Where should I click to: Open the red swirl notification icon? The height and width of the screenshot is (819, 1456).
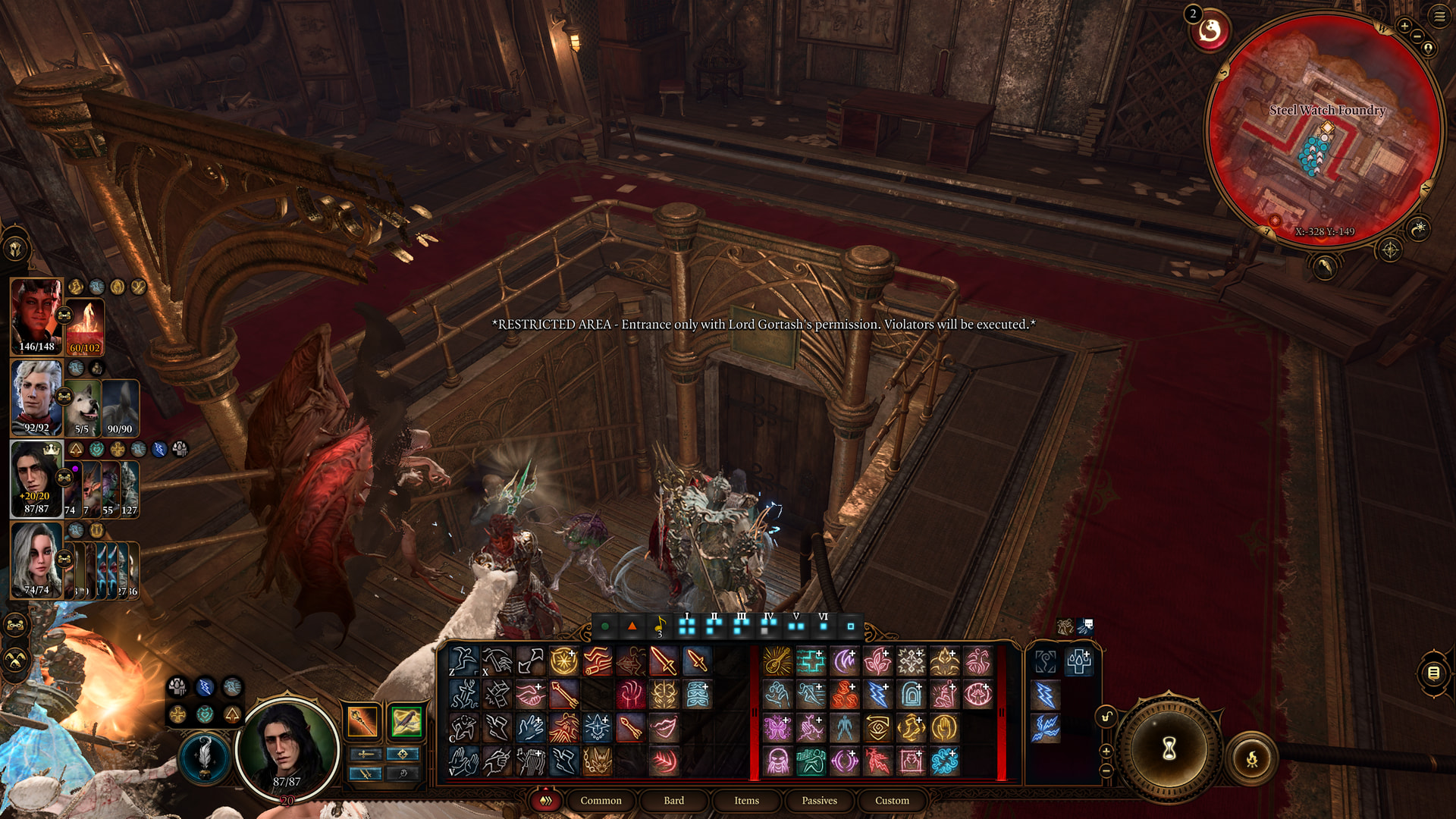(x=1210, y=31)
